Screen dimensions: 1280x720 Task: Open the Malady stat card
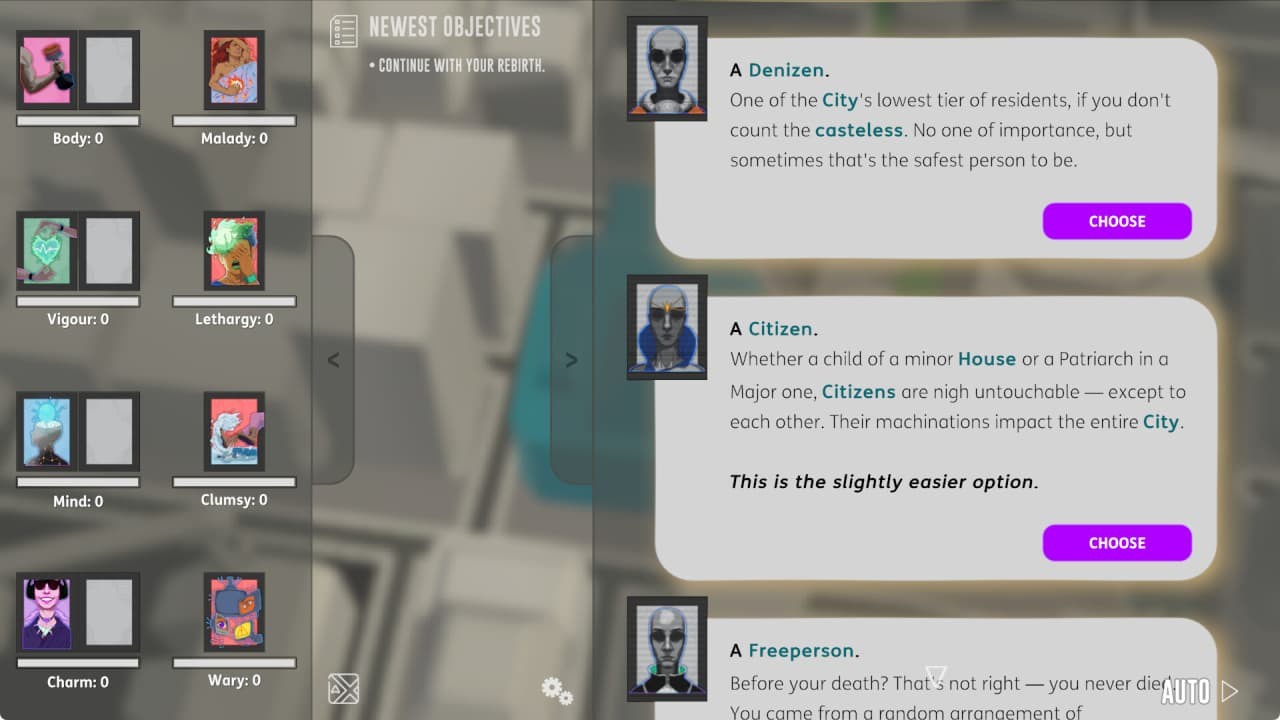233,70
